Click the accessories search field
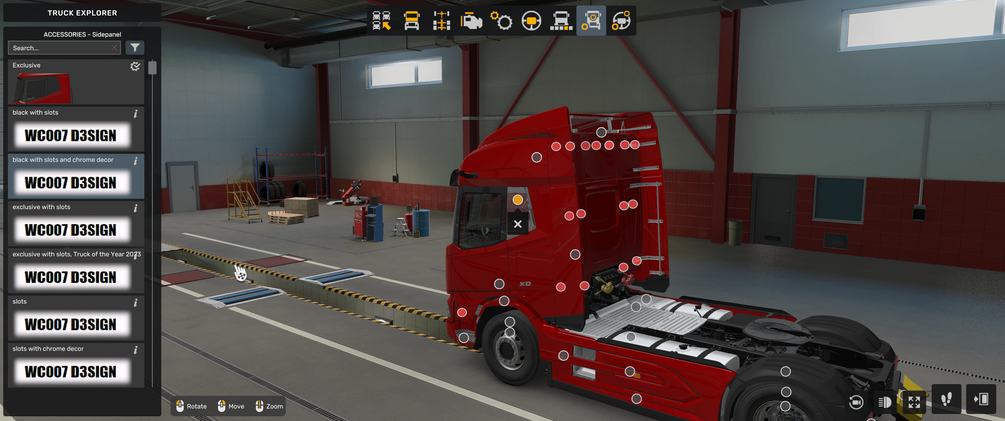Image resolution: width=1005 pixels, height=421 pixels. 62,48
